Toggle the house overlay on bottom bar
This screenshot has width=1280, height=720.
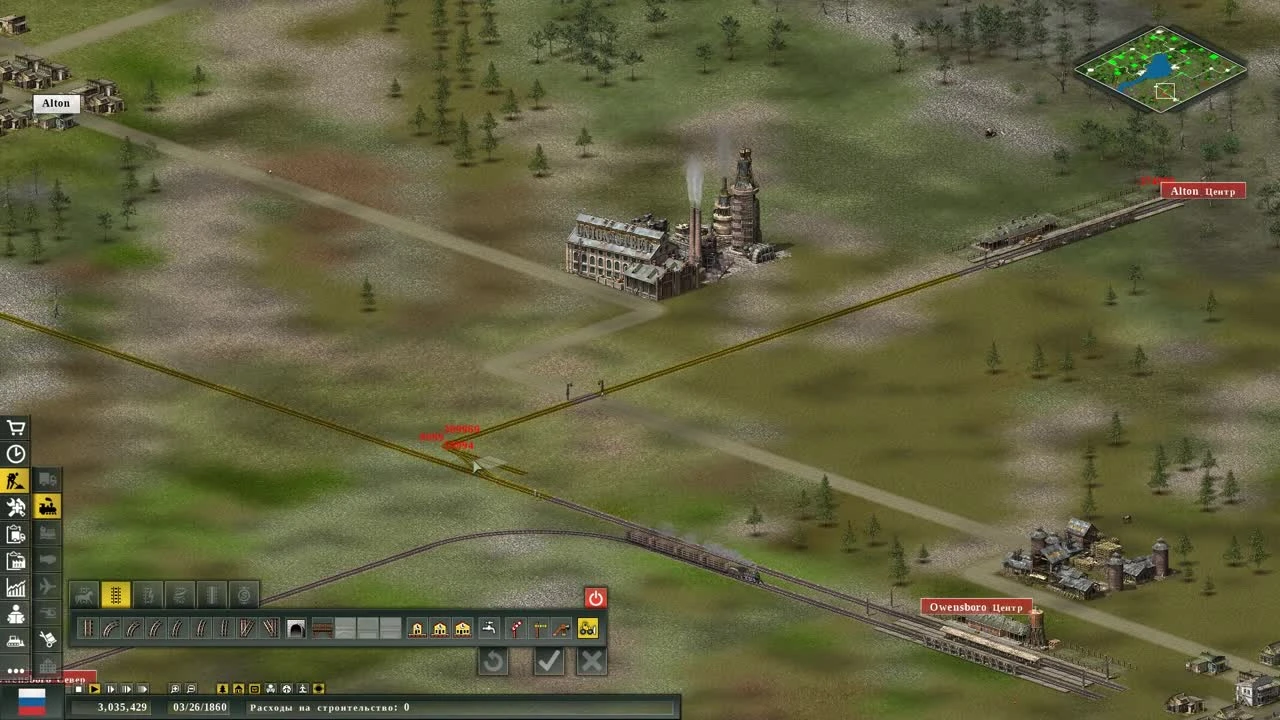click(x=238, y=689)
